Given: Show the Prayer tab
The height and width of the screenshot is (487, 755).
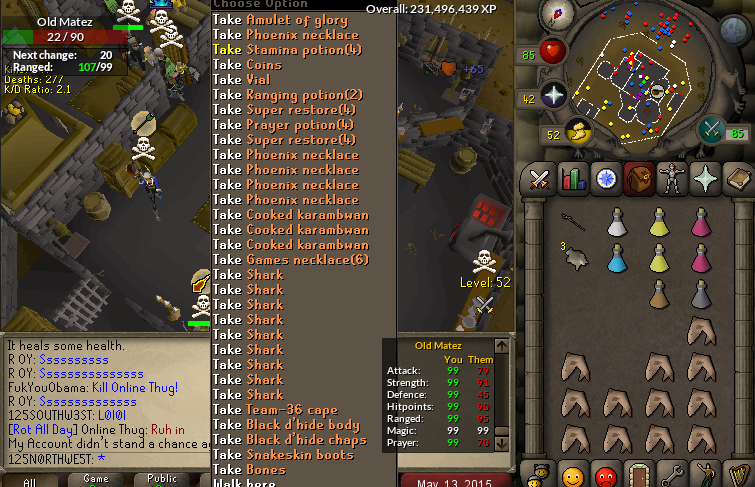Looking at the screenshot, I should click(706, 180).
